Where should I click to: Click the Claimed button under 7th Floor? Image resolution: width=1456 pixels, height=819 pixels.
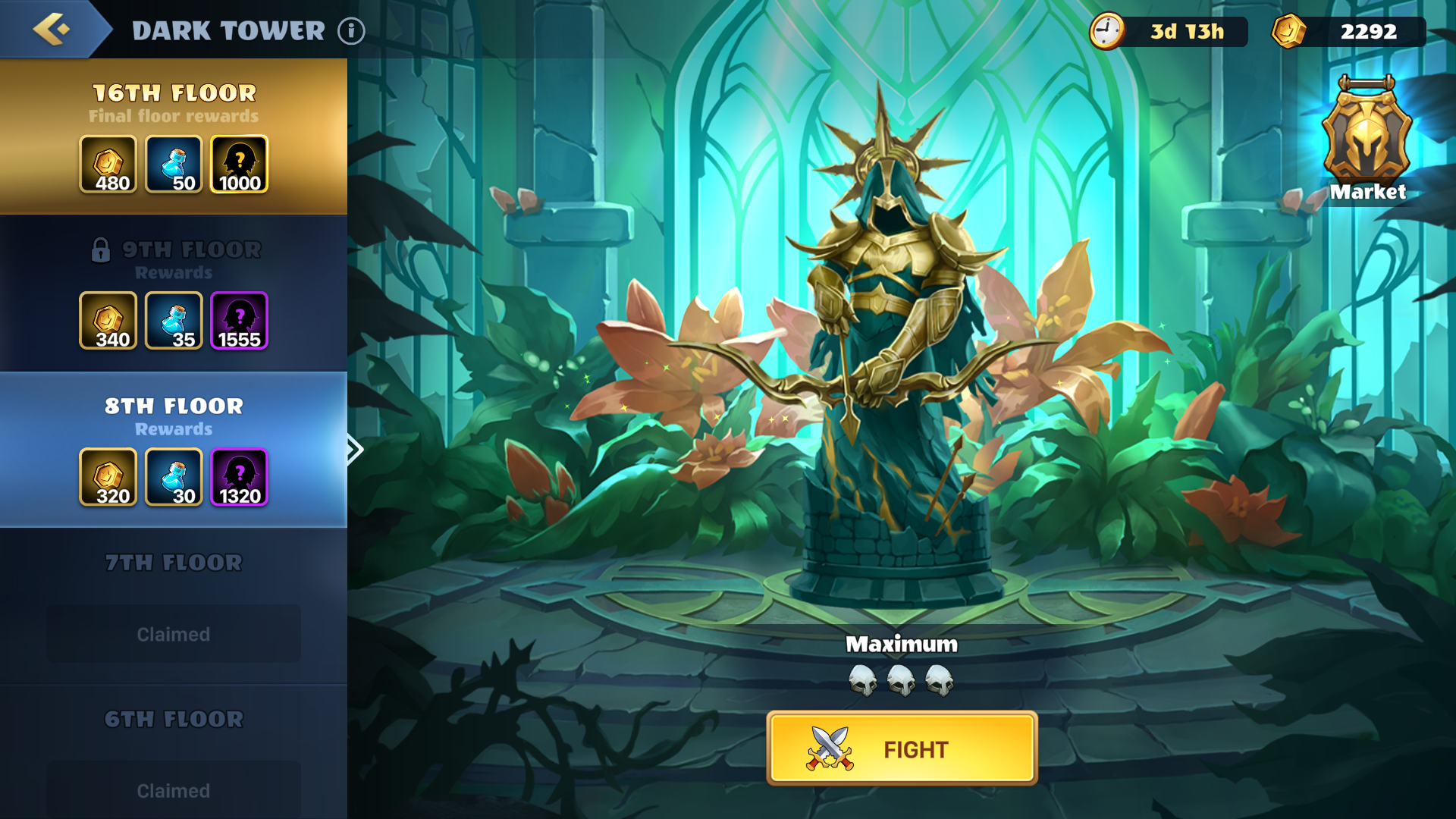pyautogui.click(x=173, y=633)
